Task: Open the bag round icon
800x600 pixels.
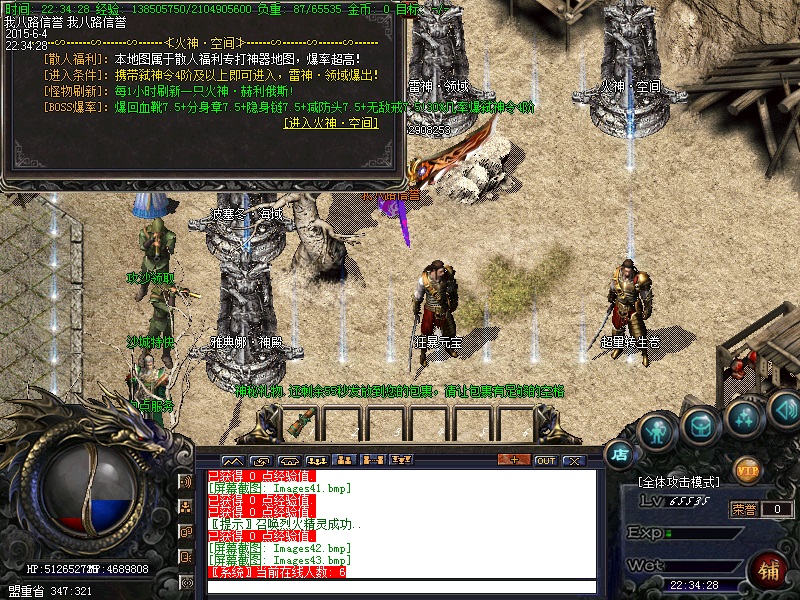Action: (x=700, y=427)
